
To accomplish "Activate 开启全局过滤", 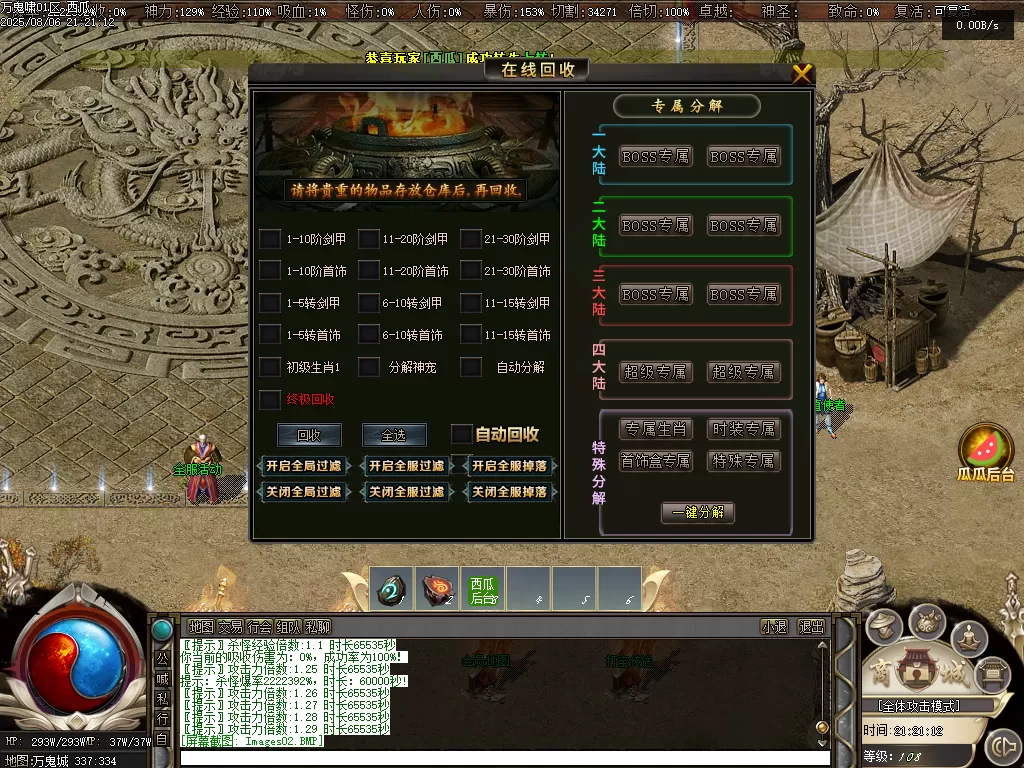I will click(x=303, y=466).
